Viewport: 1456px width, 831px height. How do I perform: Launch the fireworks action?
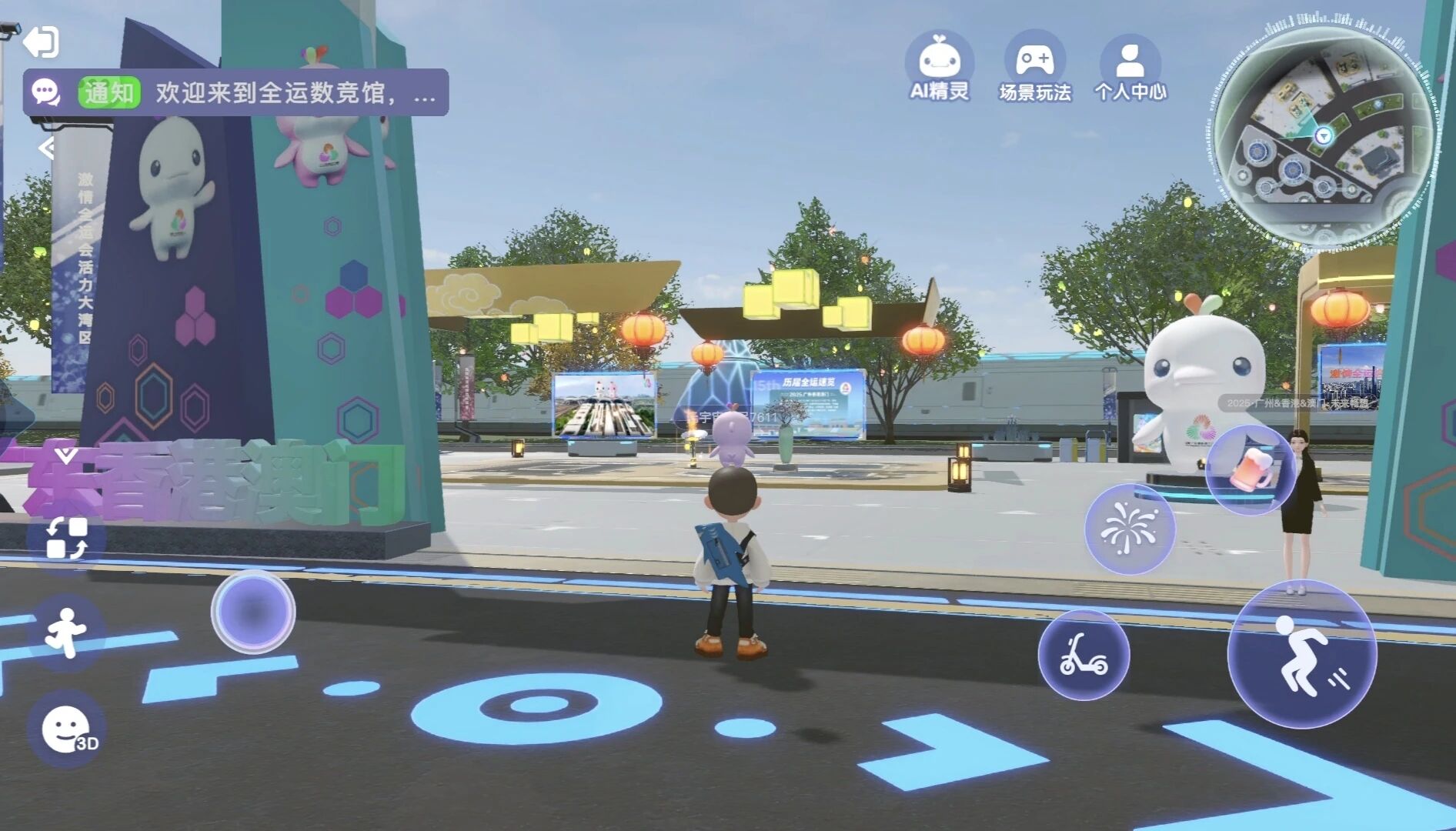tap(1129, 529)
